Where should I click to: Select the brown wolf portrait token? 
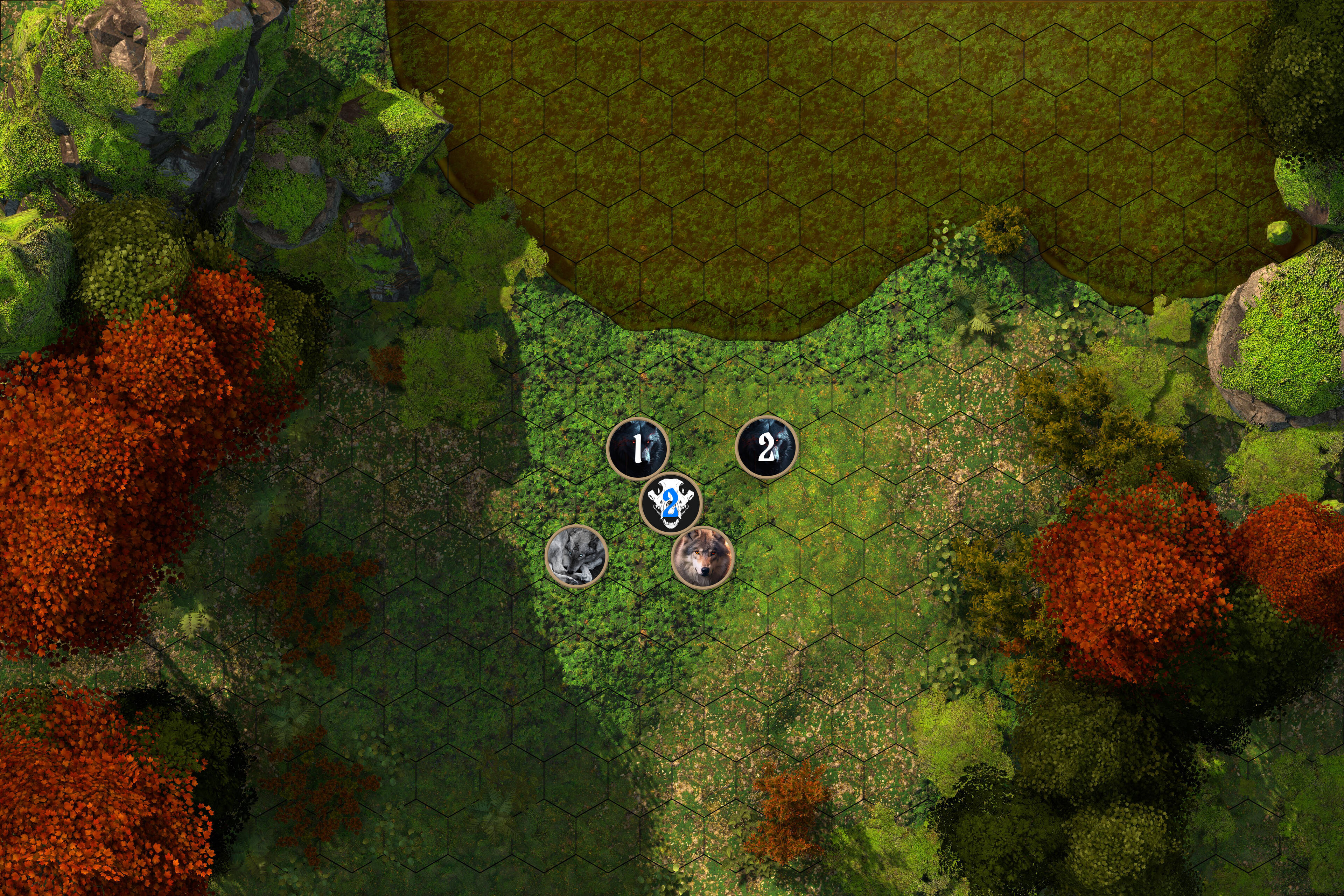pyautogui.click(x=702, y=557)
